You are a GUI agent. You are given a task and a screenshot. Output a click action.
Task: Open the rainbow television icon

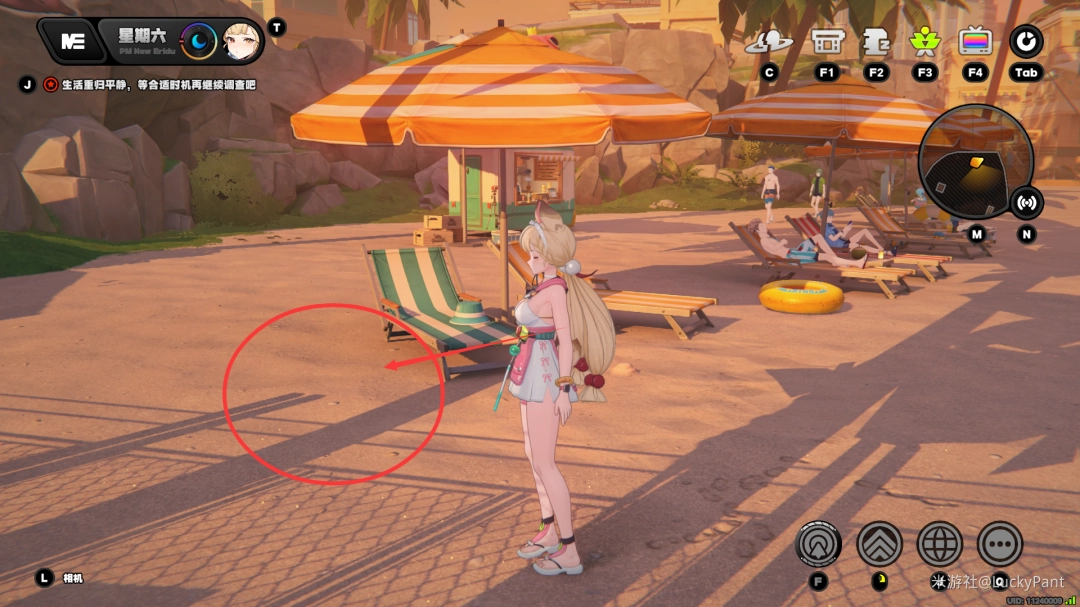975,42
